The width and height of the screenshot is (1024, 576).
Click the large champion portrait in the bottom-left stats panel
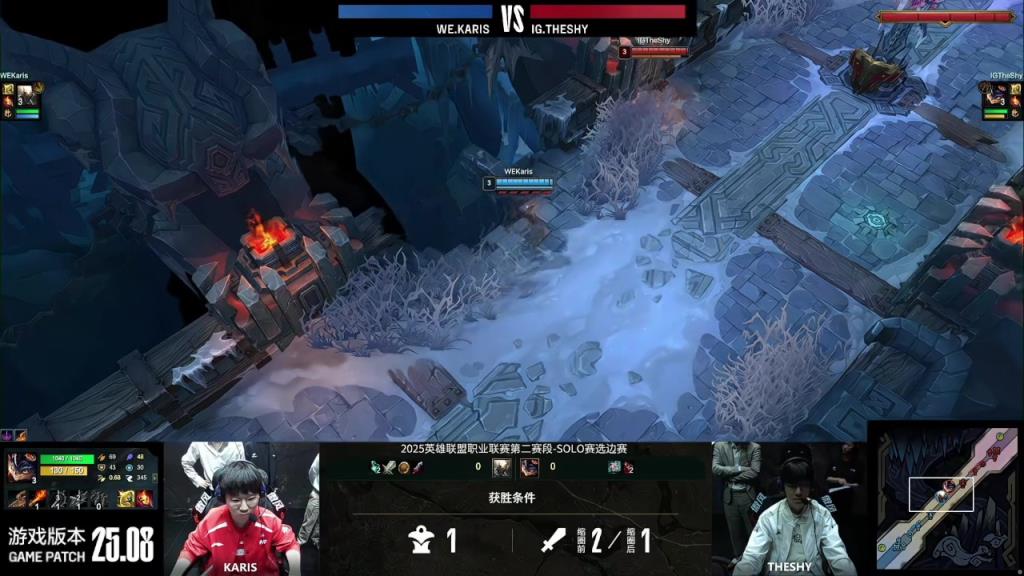coord(20,468)
